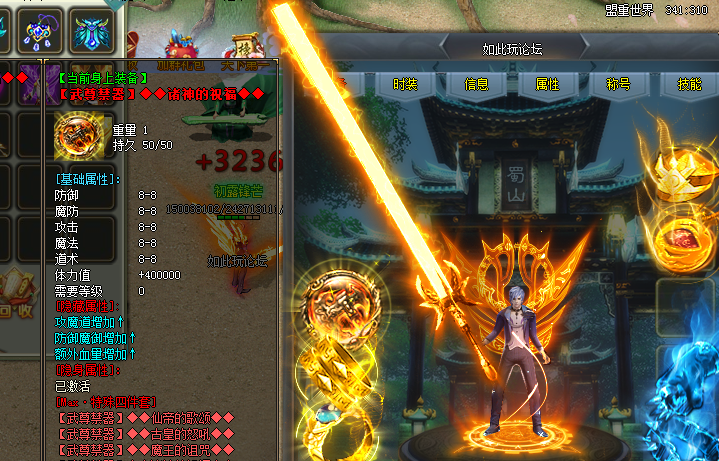Screen dimensions: 719x461
Task: Select the fiery medallion equipment slot
Action: [x=342, y=310]
